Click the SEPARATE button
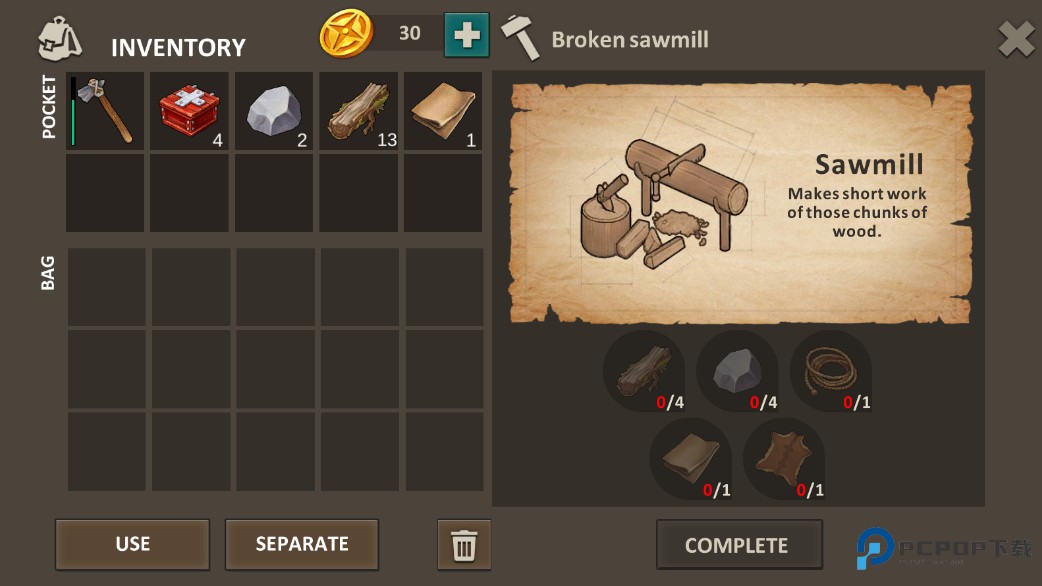1042x586 pixels. pos(301,544)
